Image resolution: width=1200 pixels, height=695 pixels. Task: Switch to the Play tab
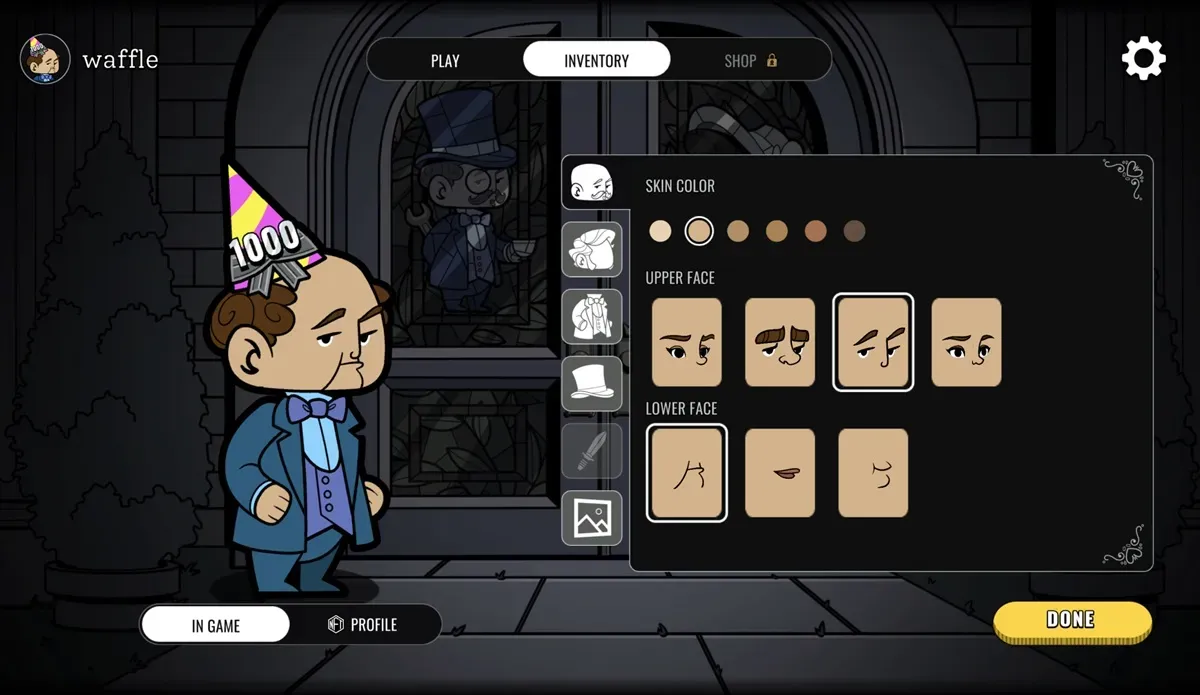pos(445,60)
